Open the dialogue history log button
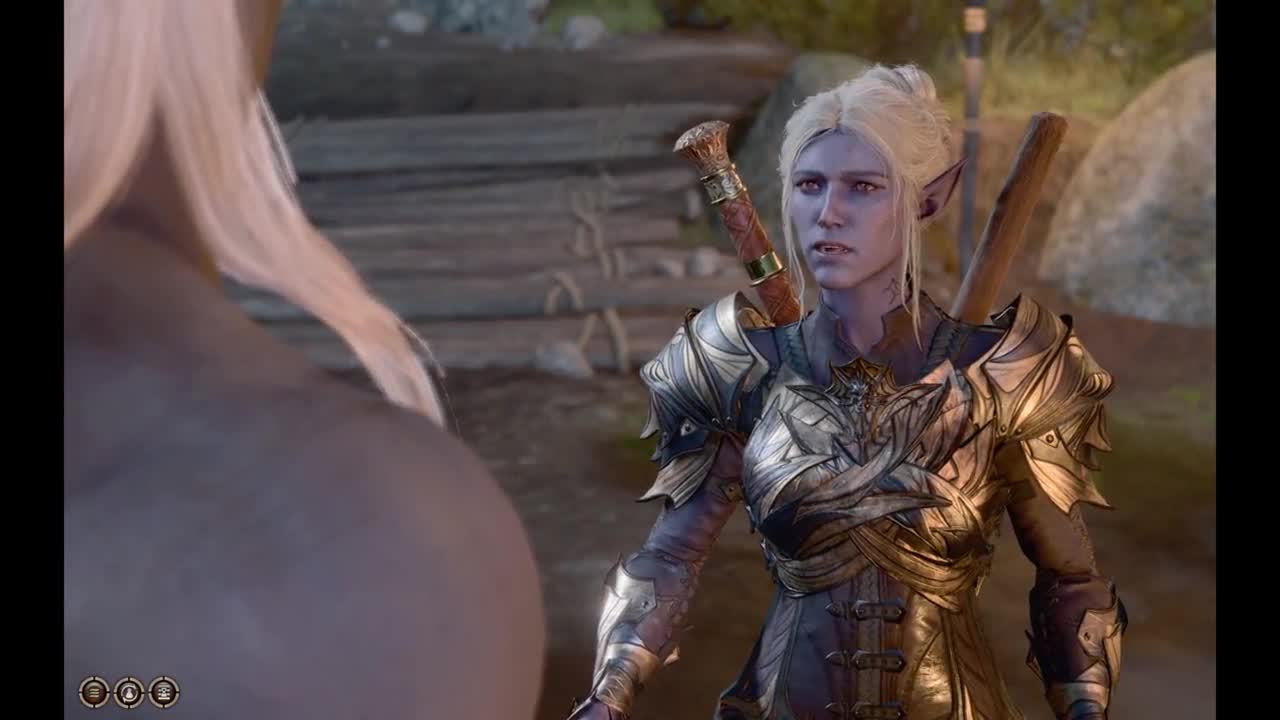 coord(94,692)
